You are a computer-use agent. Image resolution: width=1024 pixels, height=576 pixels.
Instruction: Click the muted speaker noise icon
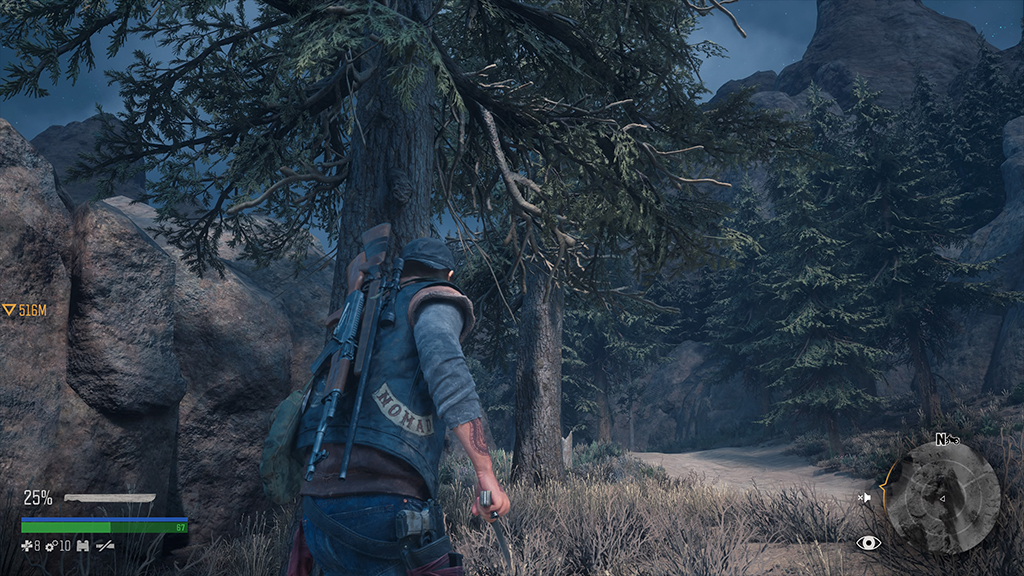865,497
